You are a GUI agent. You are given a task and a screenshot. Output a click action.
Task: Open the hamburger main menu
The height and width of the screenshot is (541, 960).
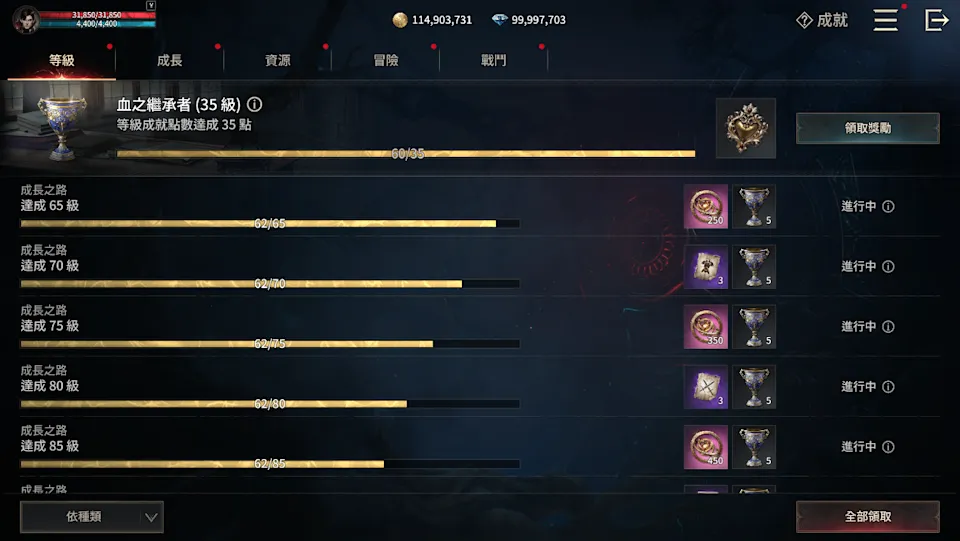[885, 20]
